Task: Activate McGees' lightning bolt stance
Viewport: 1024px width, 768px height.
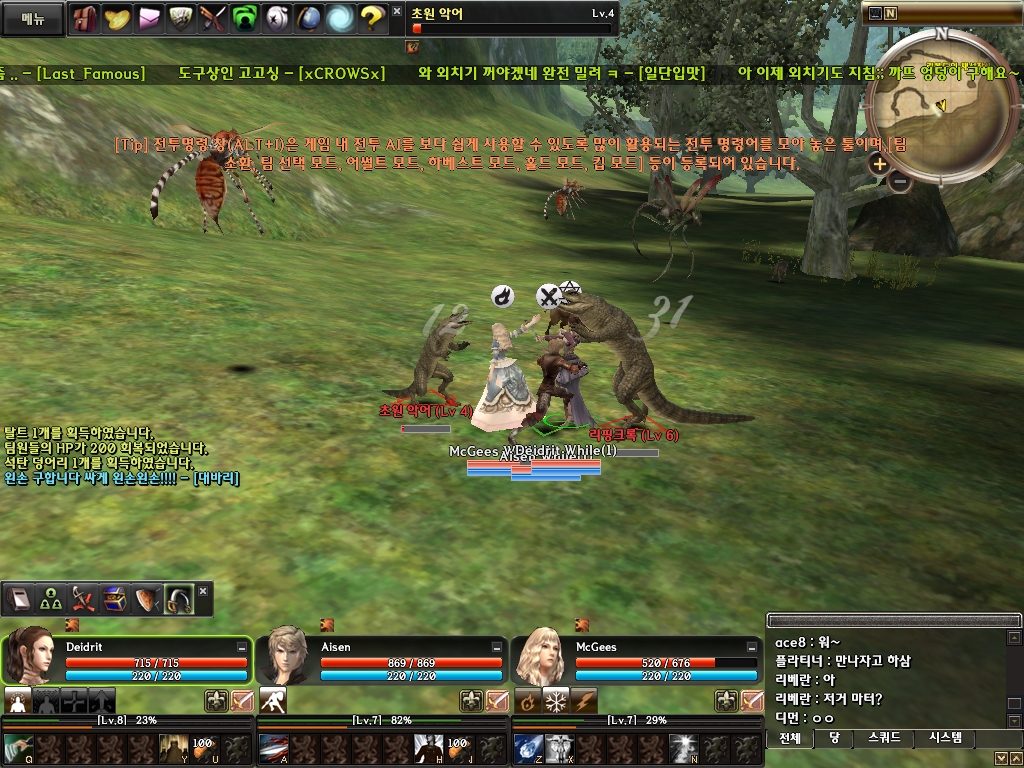Action: pos(584,700)
